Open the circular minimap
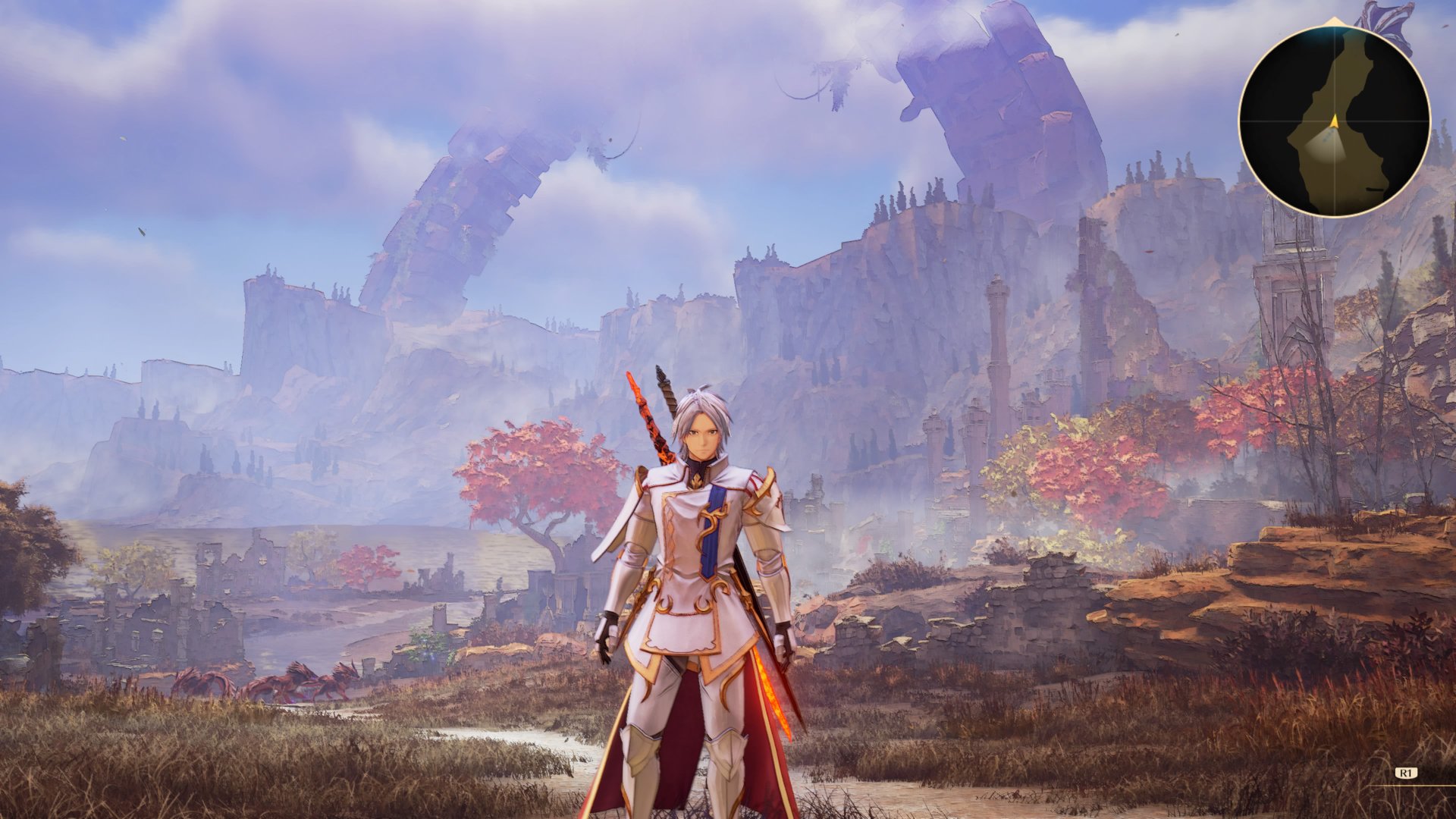The width and height of the screenshot is (1456, 819). pos(1334,121)
